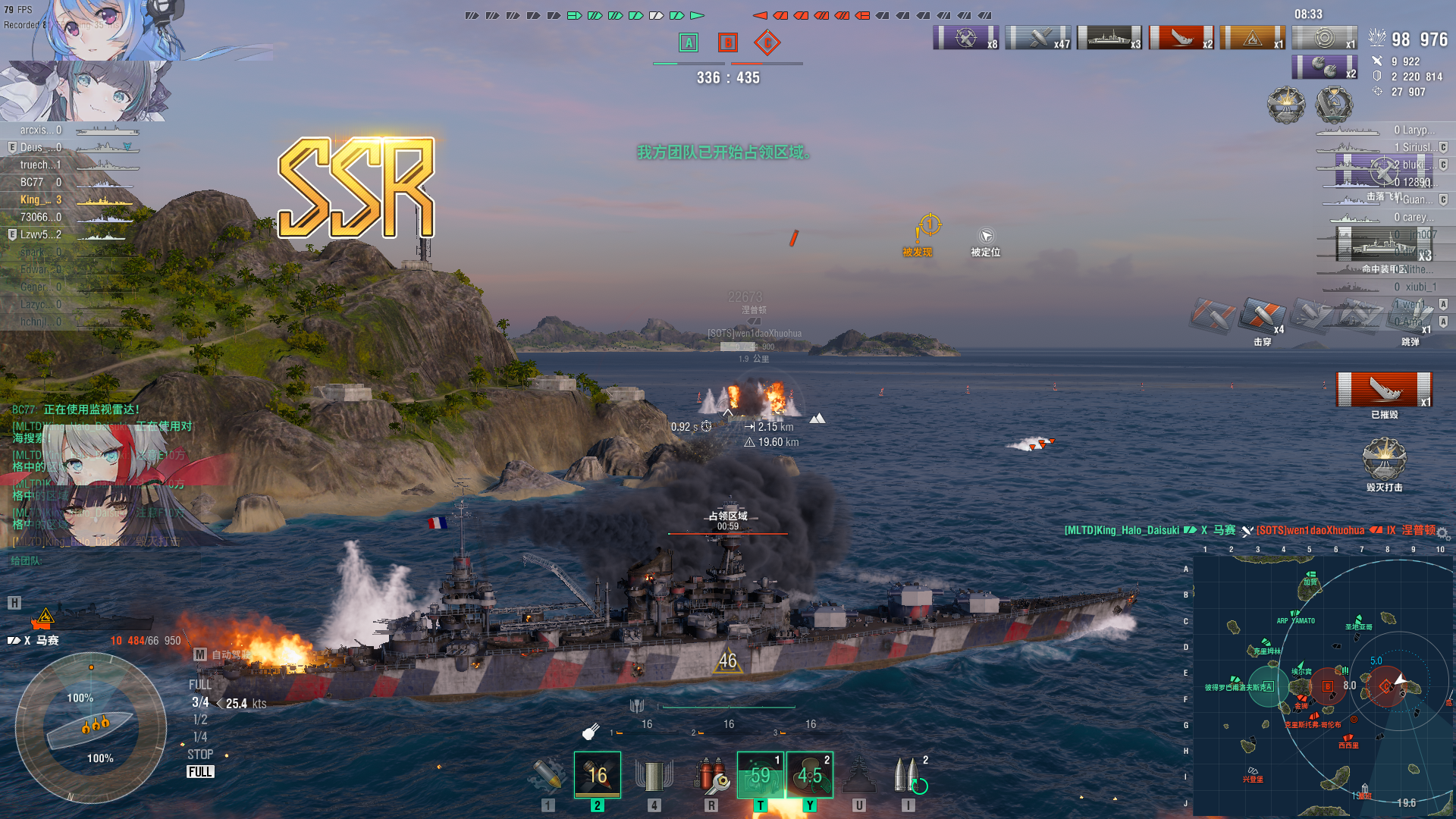Select the ship silhouette slot in the hotbar
This screenshot has height=819, width=1456.
click(859, 775)
